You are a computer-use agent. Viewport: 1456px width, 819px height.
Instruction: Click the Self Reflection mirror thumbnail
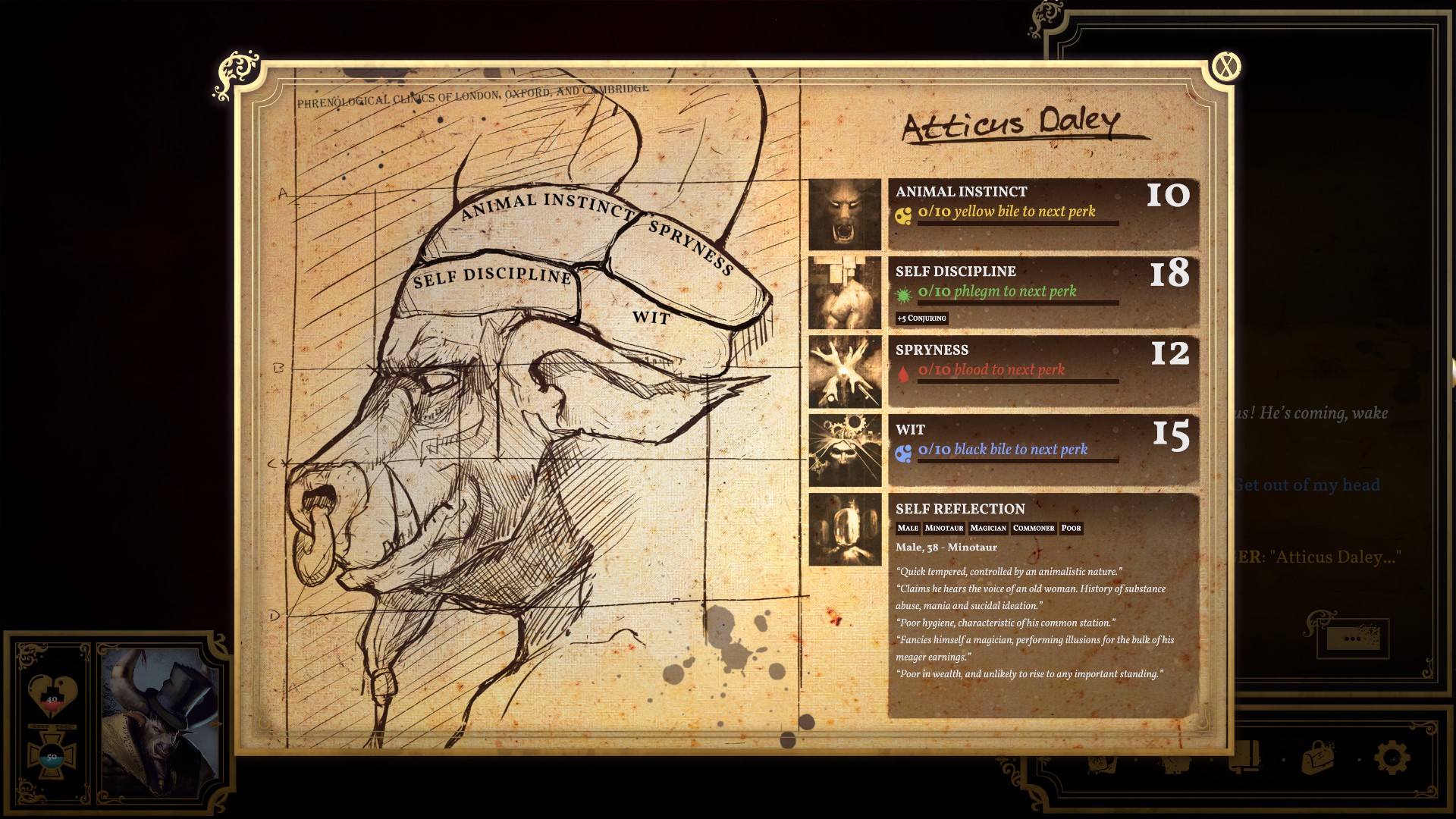coord(845,529)
